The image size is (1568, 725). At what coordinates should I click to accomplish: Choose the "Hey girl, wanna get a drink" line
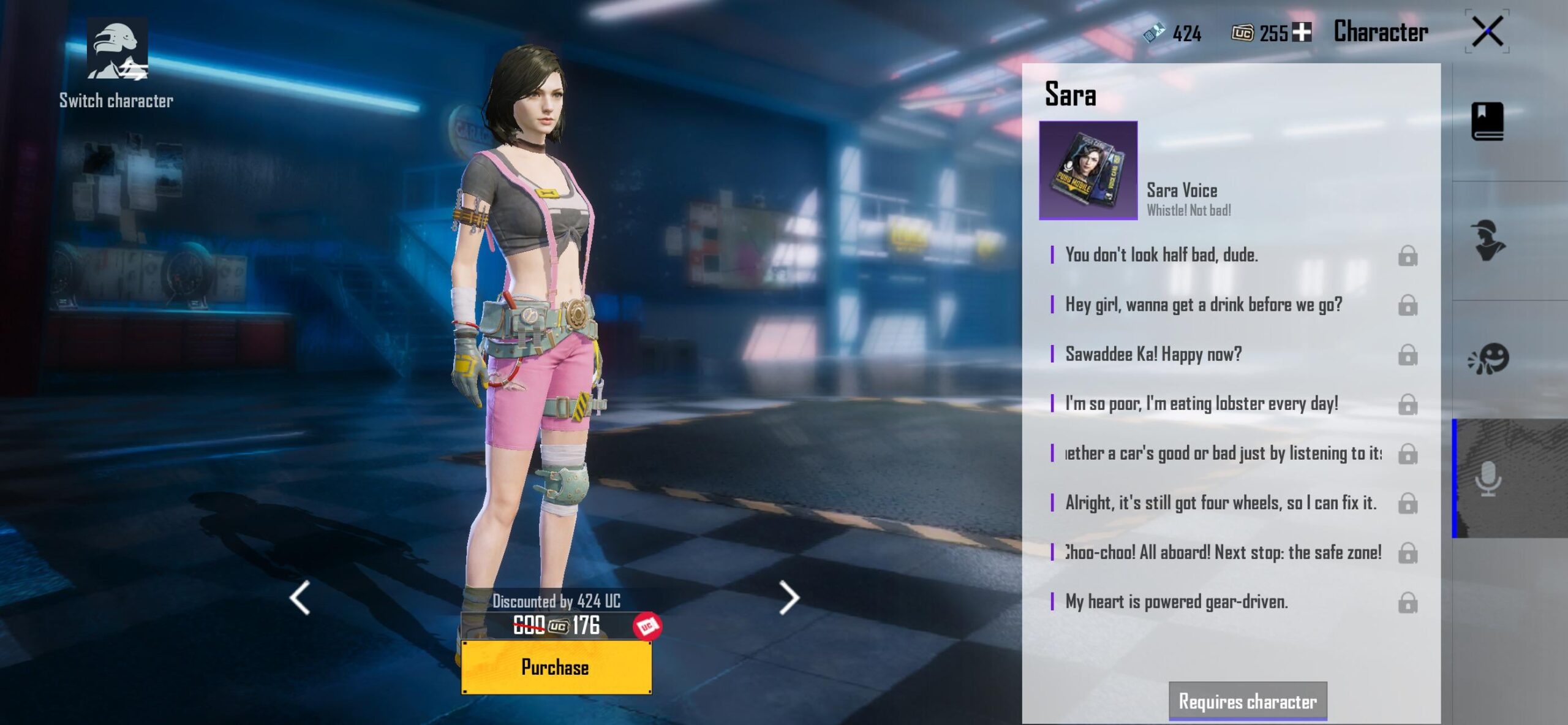point(1203,305)
